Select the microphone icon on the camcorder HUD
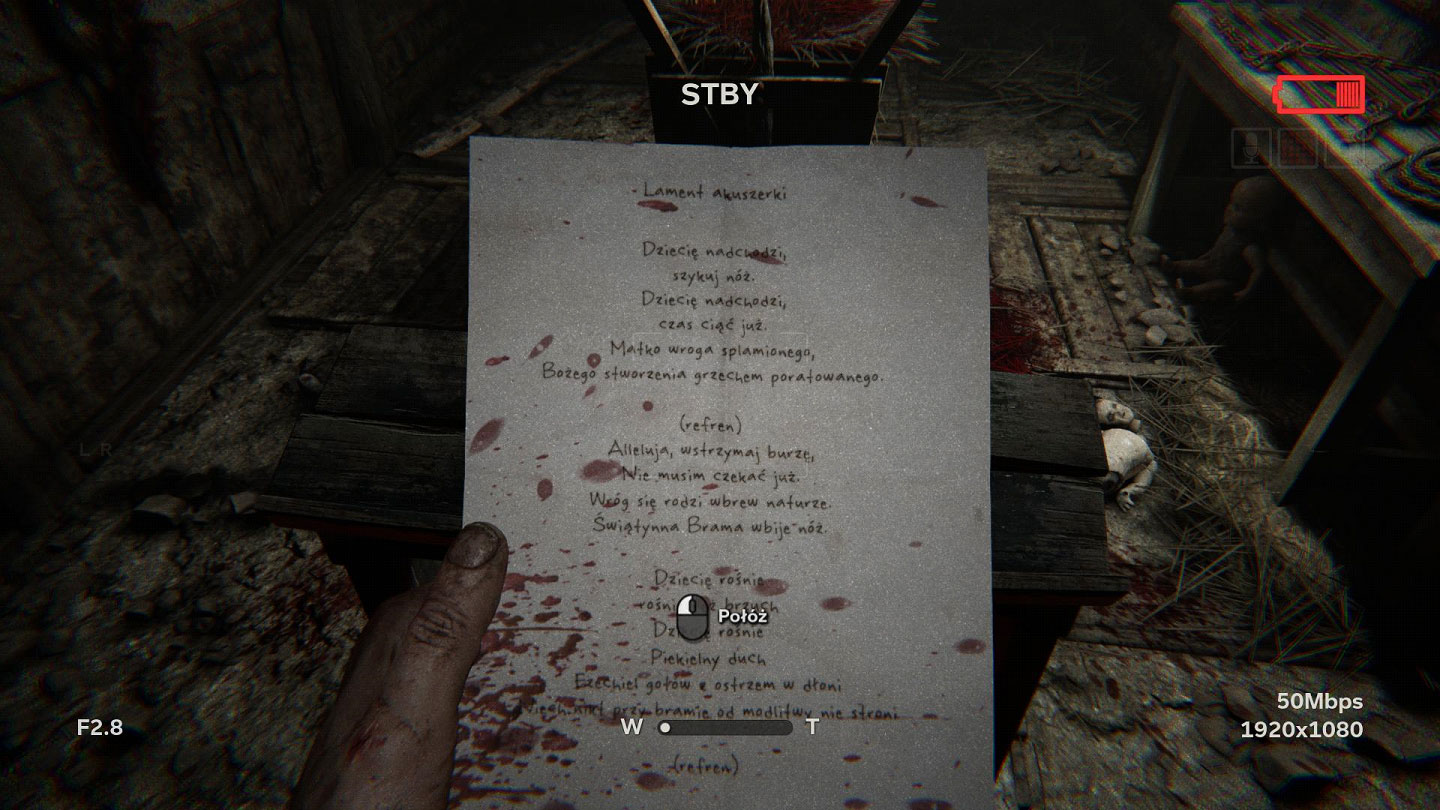This screenshot has height=810, width=1440. point(1250,148)
